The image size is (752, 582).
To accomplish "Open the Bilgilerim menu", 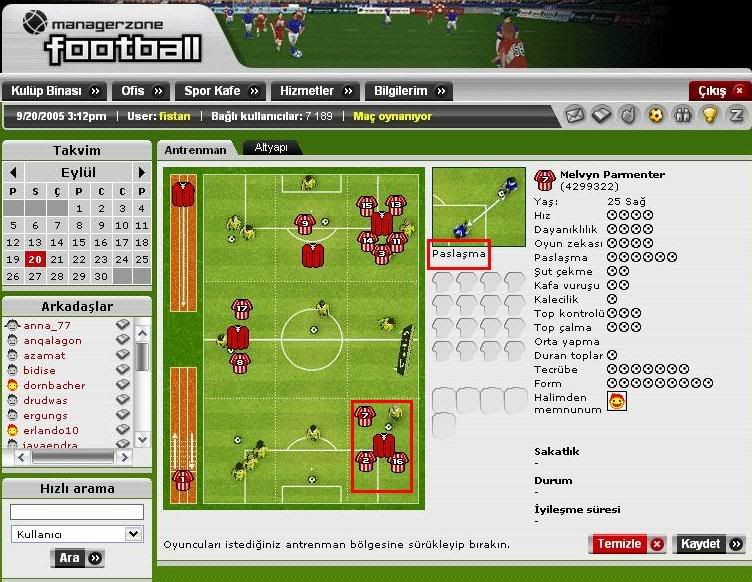I will click(x=408, y=91).
